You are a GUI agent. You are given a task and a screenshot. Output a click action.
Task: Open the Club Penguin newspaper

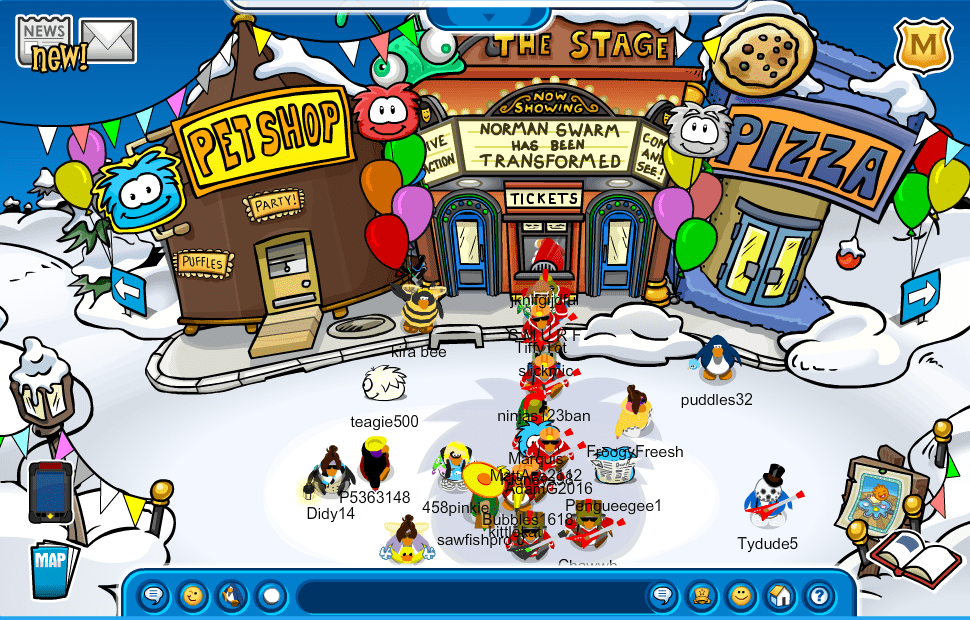click(46, 43)
